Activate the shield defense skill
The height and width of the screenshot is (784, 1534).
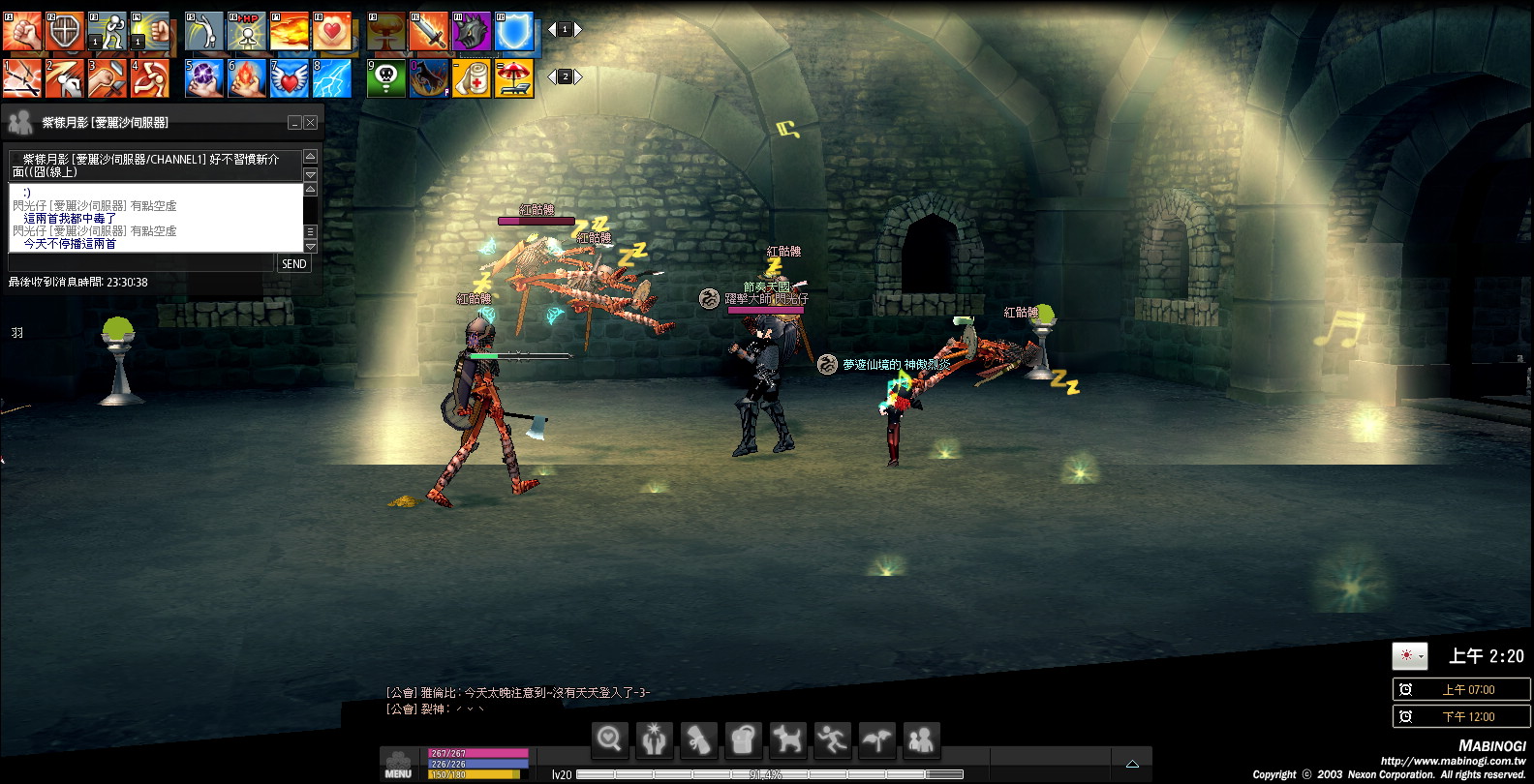coord(65,31)
